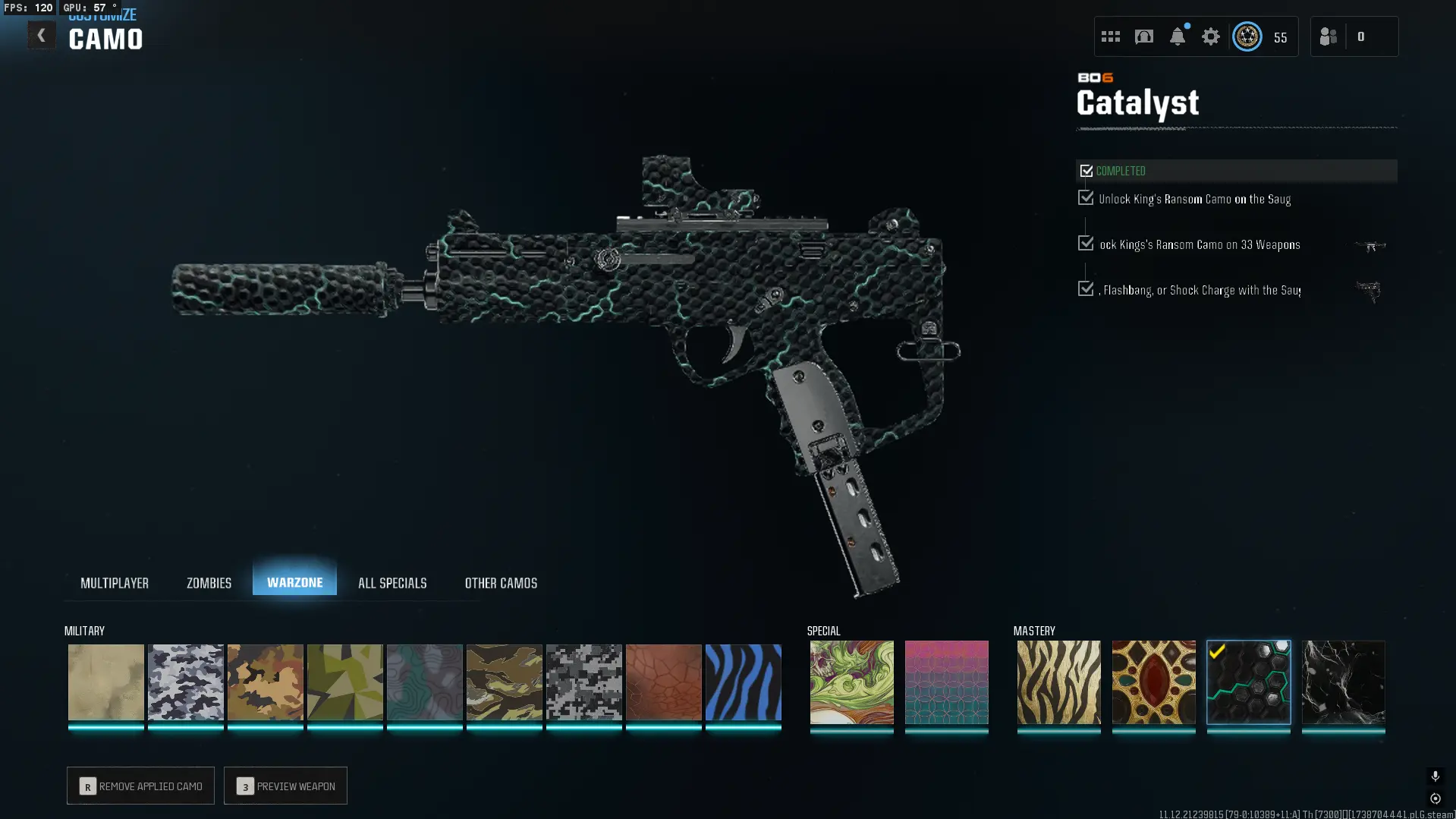Select the blue tiger stripe military camo

tap(743, 682)
